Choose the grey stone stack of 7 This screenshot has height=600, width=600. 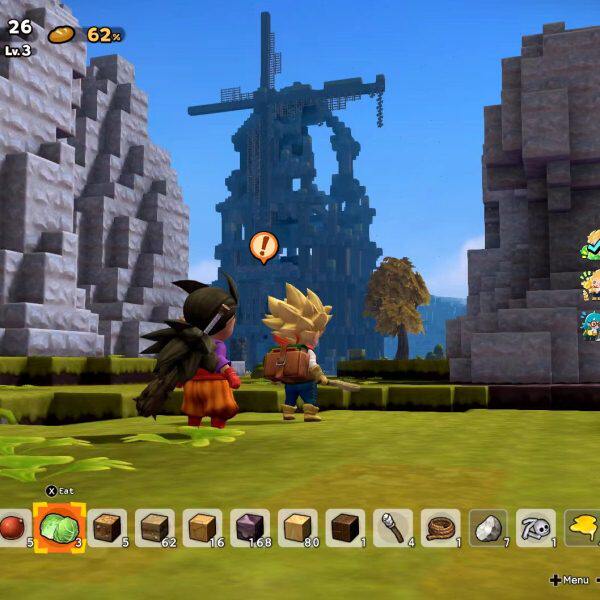tap(489, 527)
